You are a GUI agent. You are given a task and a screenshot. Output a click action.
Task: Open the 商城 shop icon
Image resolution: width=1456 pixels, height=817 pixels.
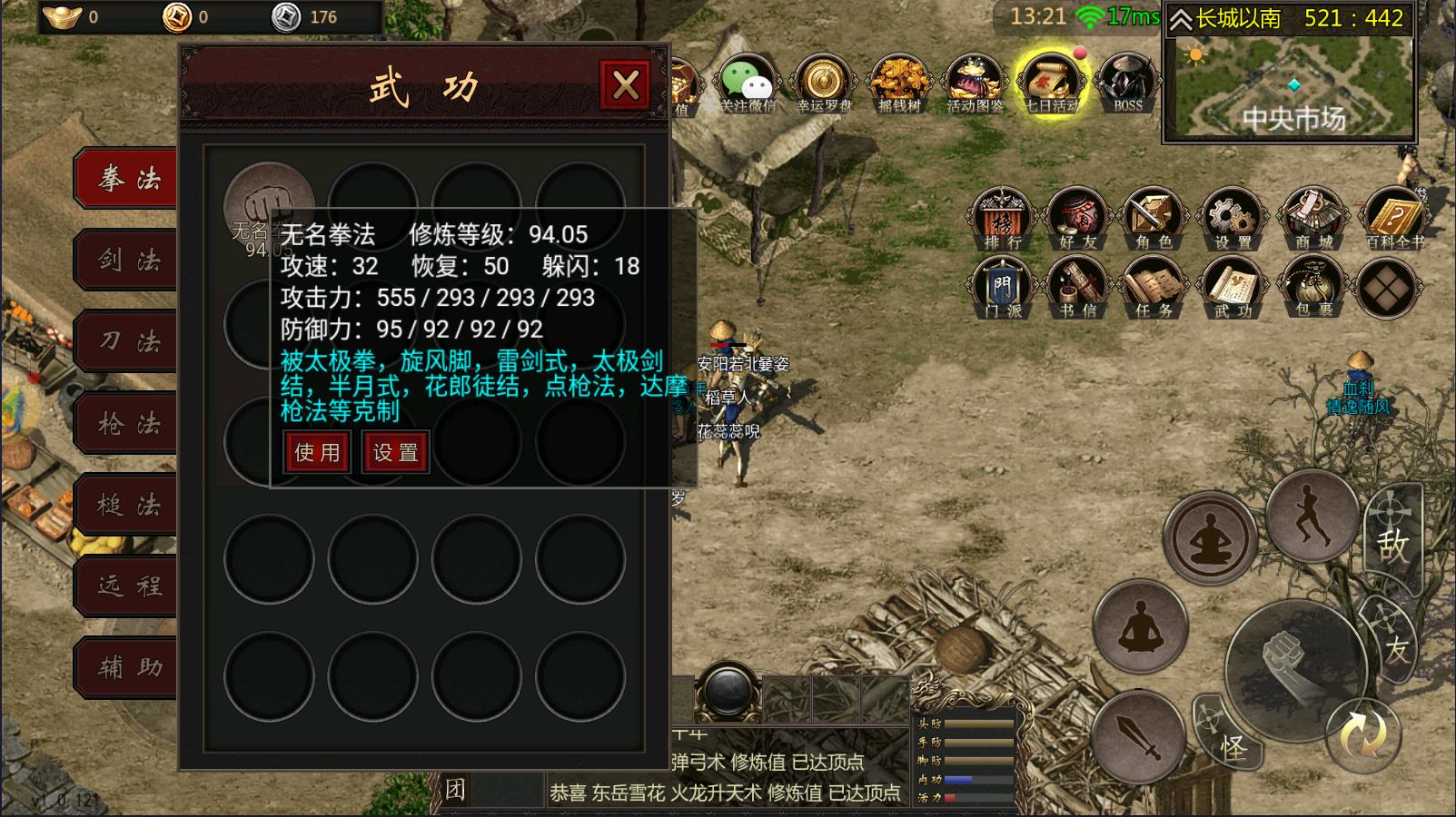[x=1313, y=219]
